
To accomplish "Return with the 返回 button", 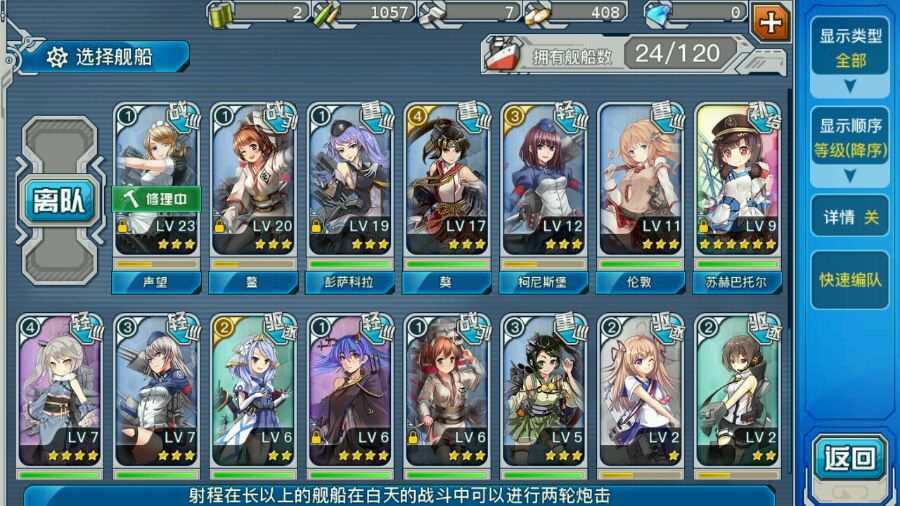I will click(849, 459).
